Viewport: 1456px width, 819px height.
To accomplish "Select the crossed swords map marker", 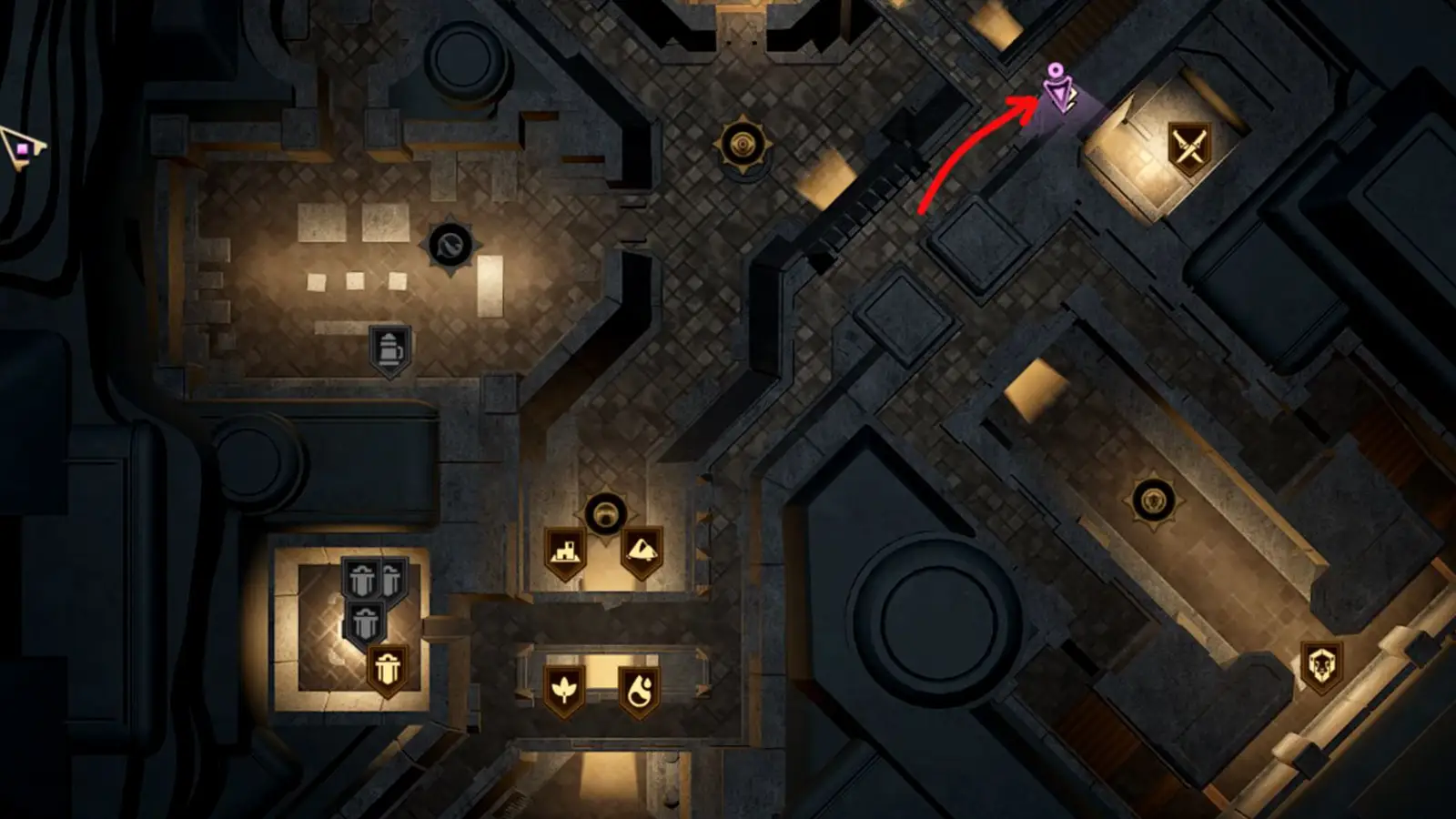I will (x=1188, y=147).
